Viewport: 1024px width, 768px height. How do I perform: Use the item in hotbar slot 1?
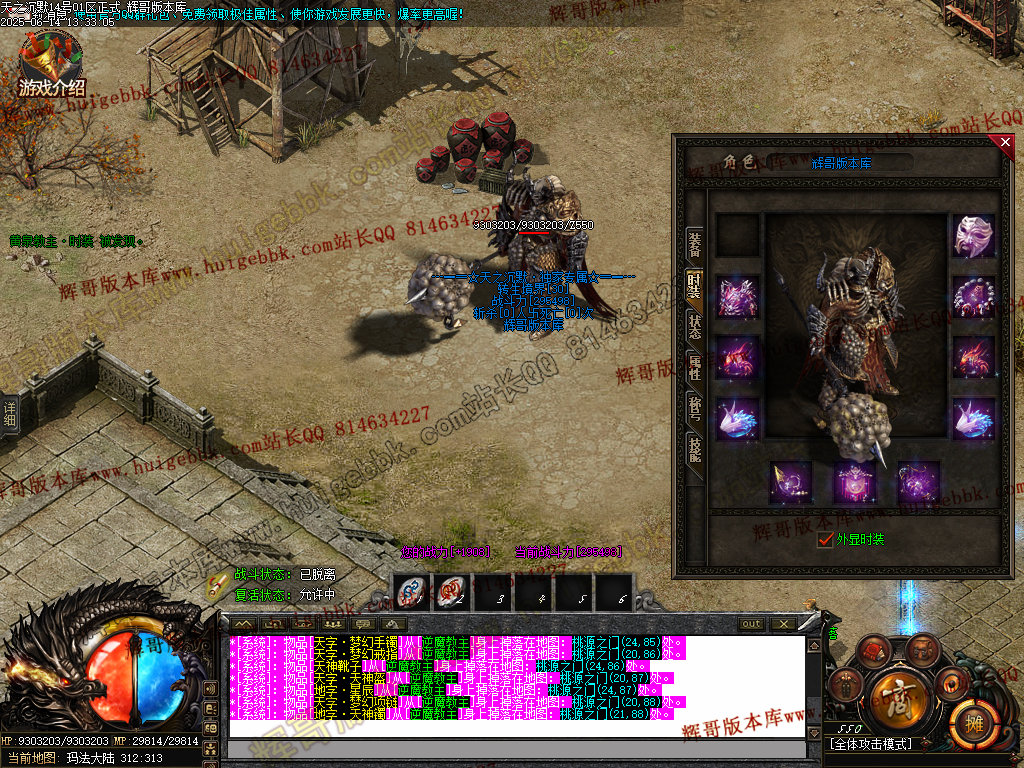[x=411, y=593]
